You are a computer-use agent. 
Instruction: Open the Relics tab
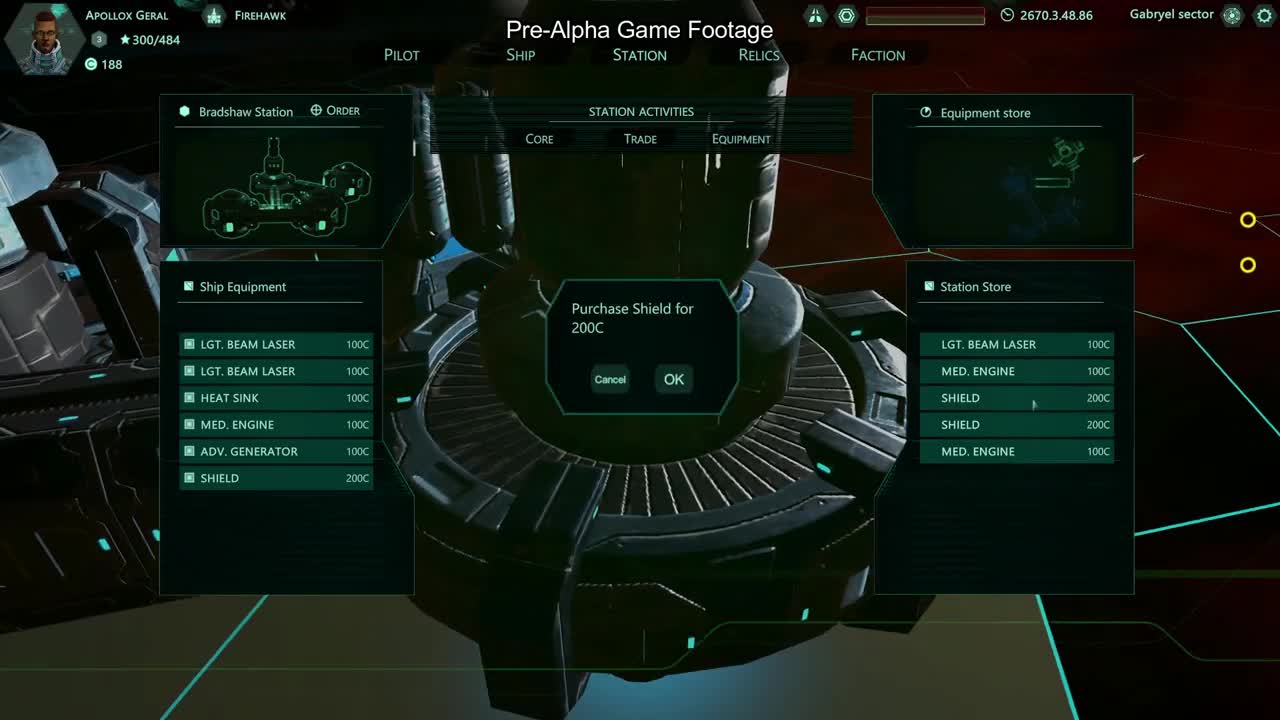coord(758,55)
